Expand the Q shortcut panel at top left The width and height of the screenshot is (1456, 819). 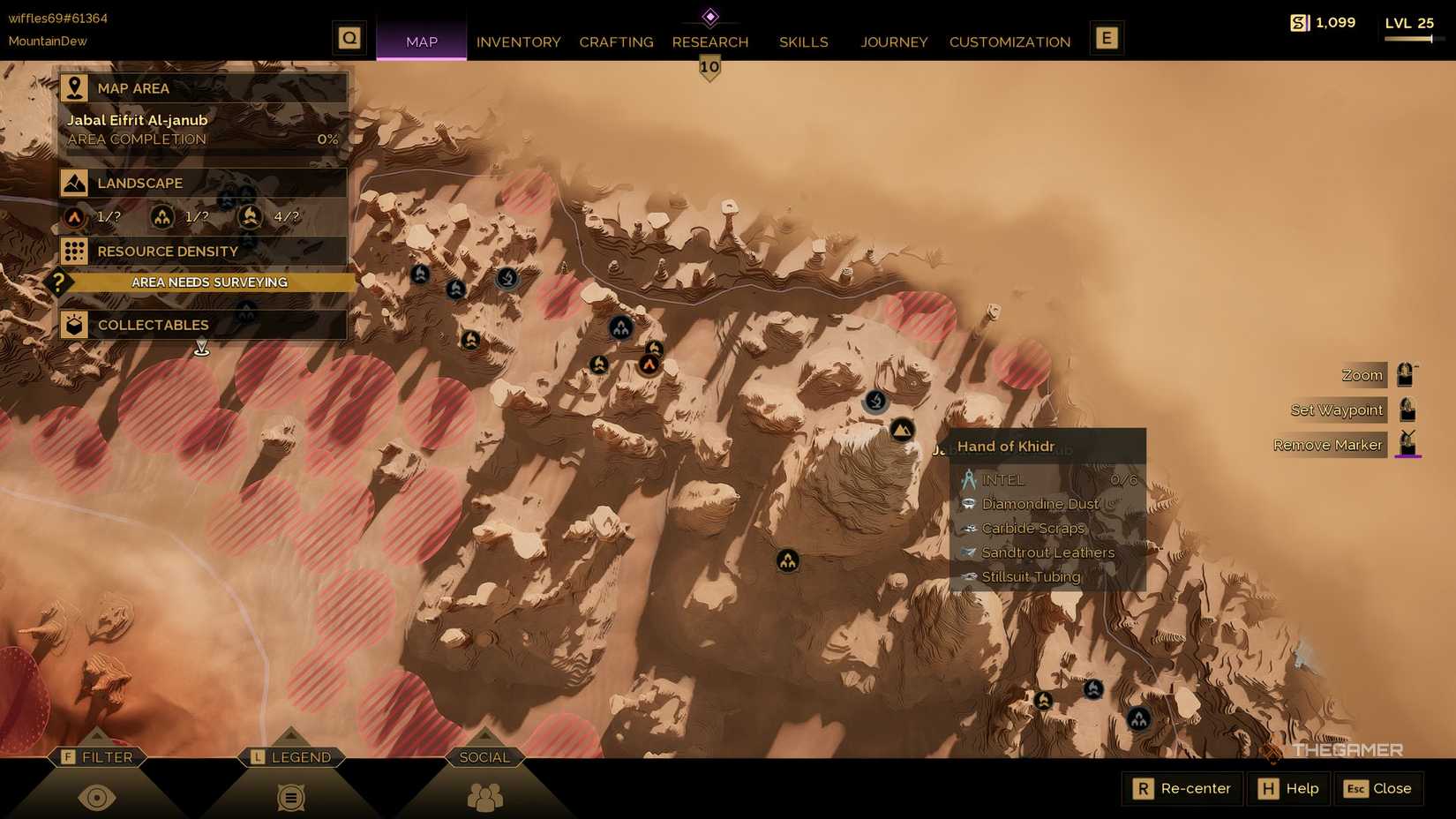point(349,37)
